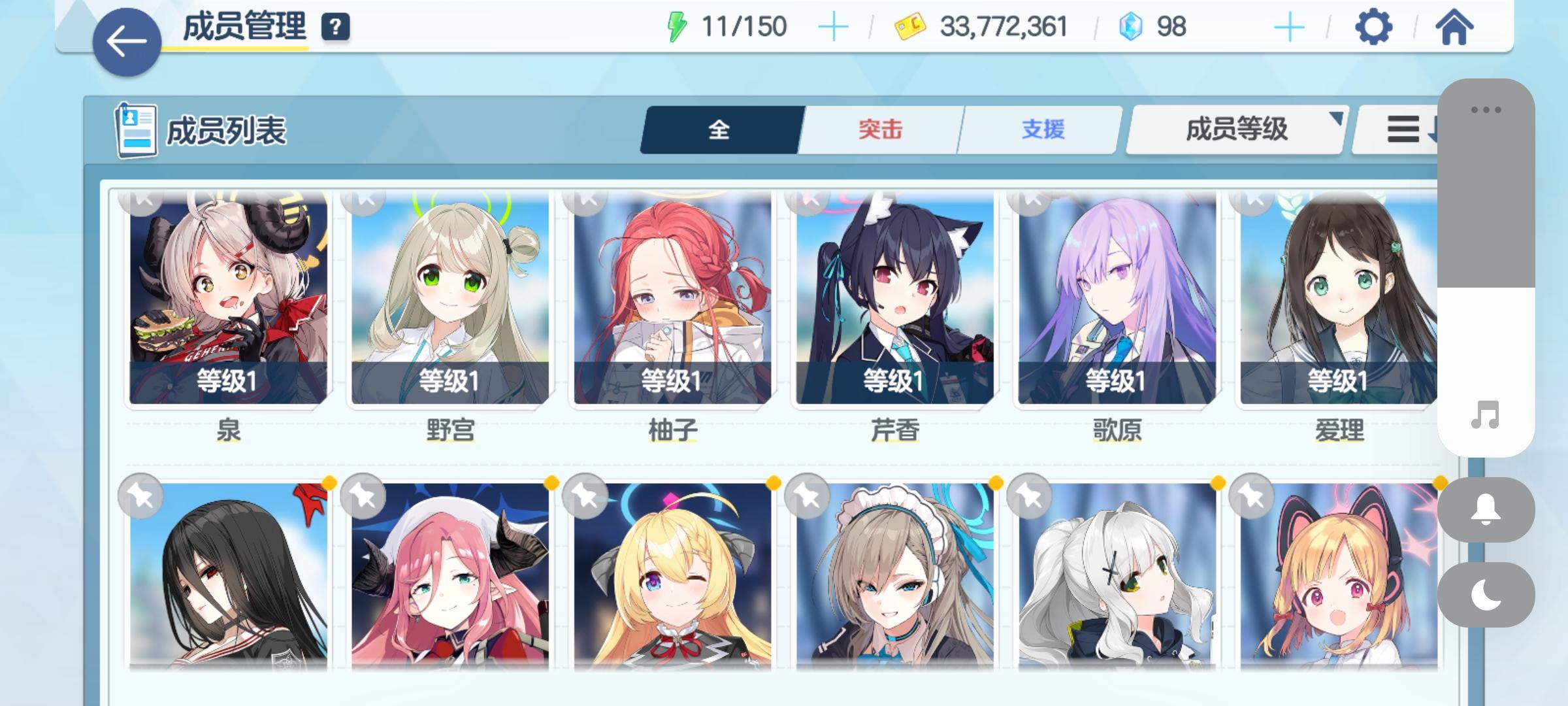
Task: Toggle sort direction with the descending sort icon
Action: click(1411, 129)
